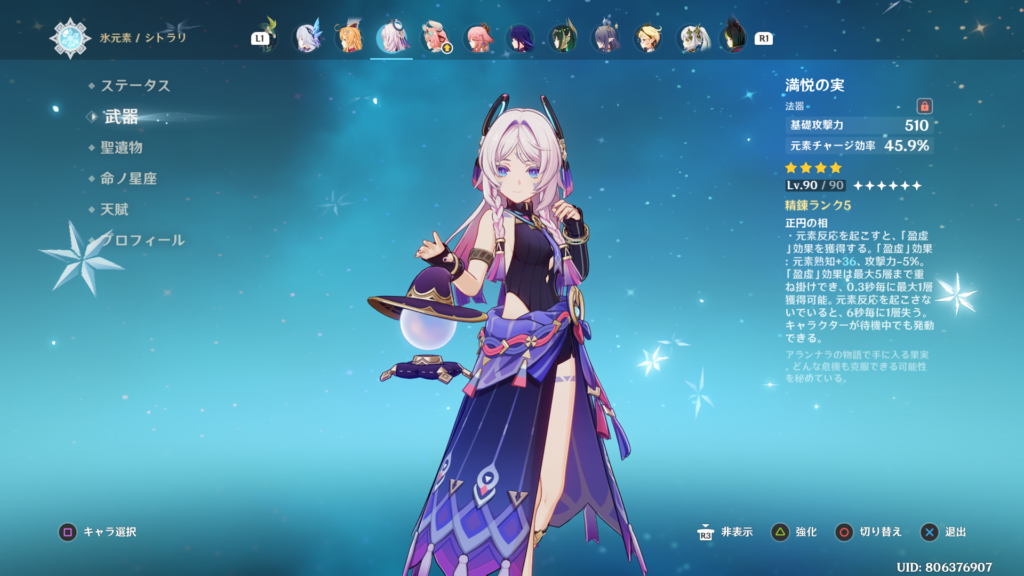Switch to the blonde-haired character portrait
This screenshot has height=576, width=1024.
point(648,38)
